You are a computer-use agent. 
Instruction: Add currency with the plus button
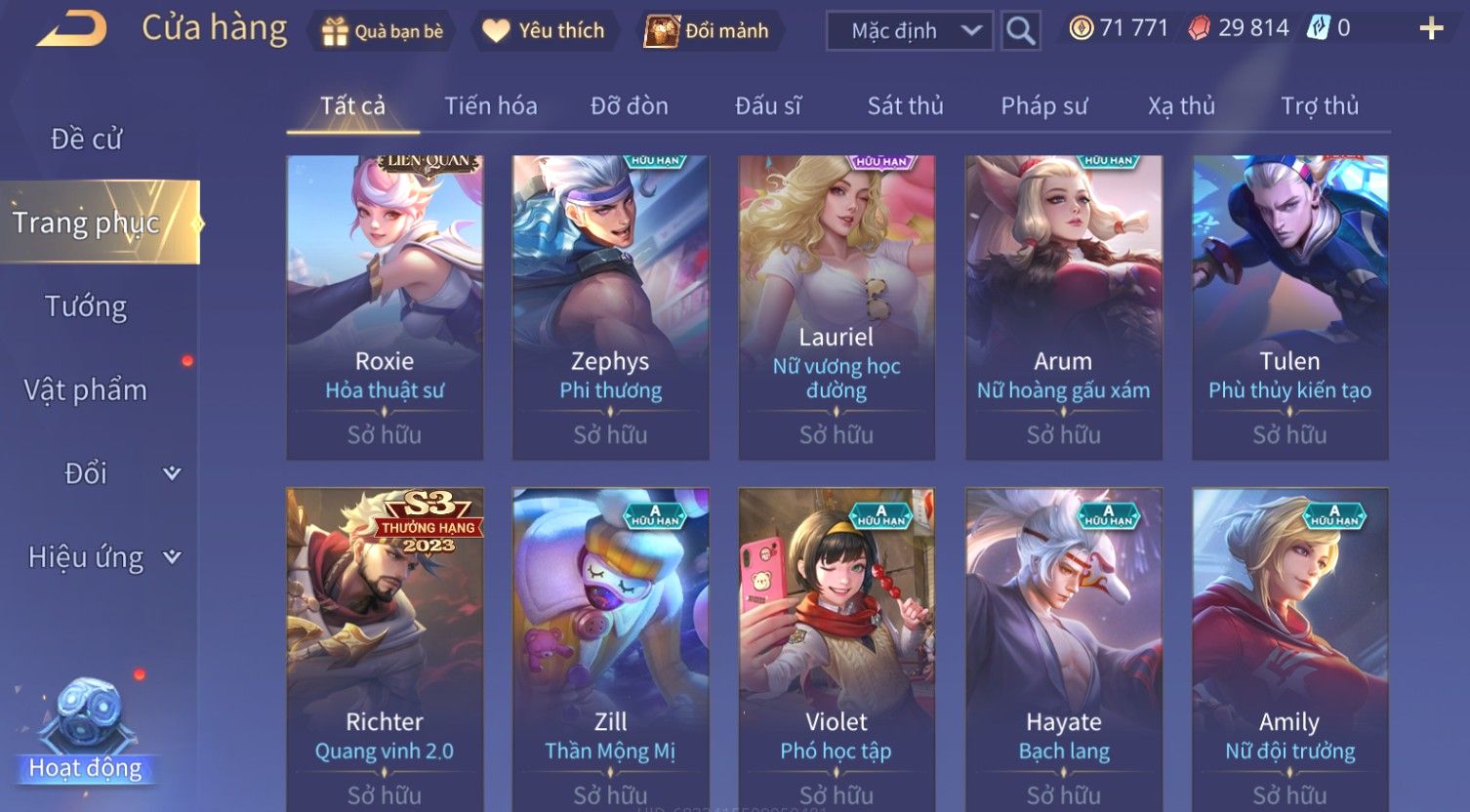pos(1431,29)
